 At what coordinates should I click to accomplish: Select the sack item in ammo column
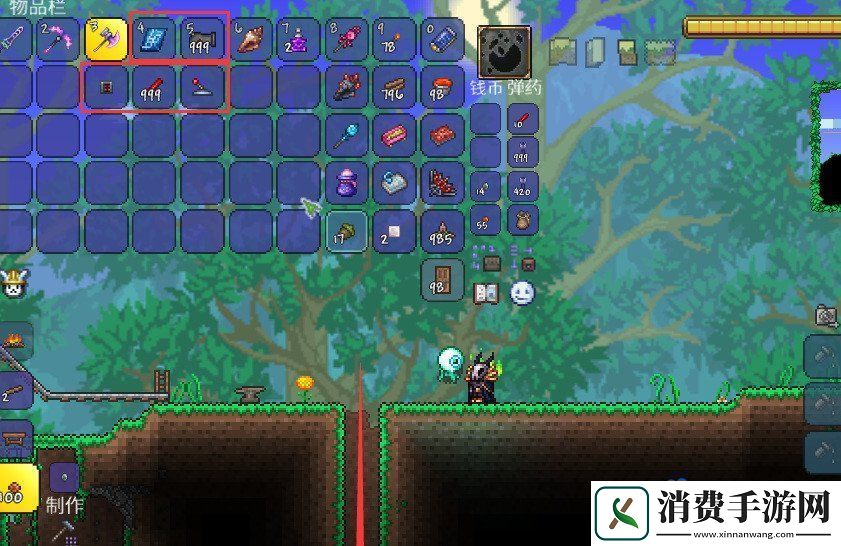click(x=523, y=219)
